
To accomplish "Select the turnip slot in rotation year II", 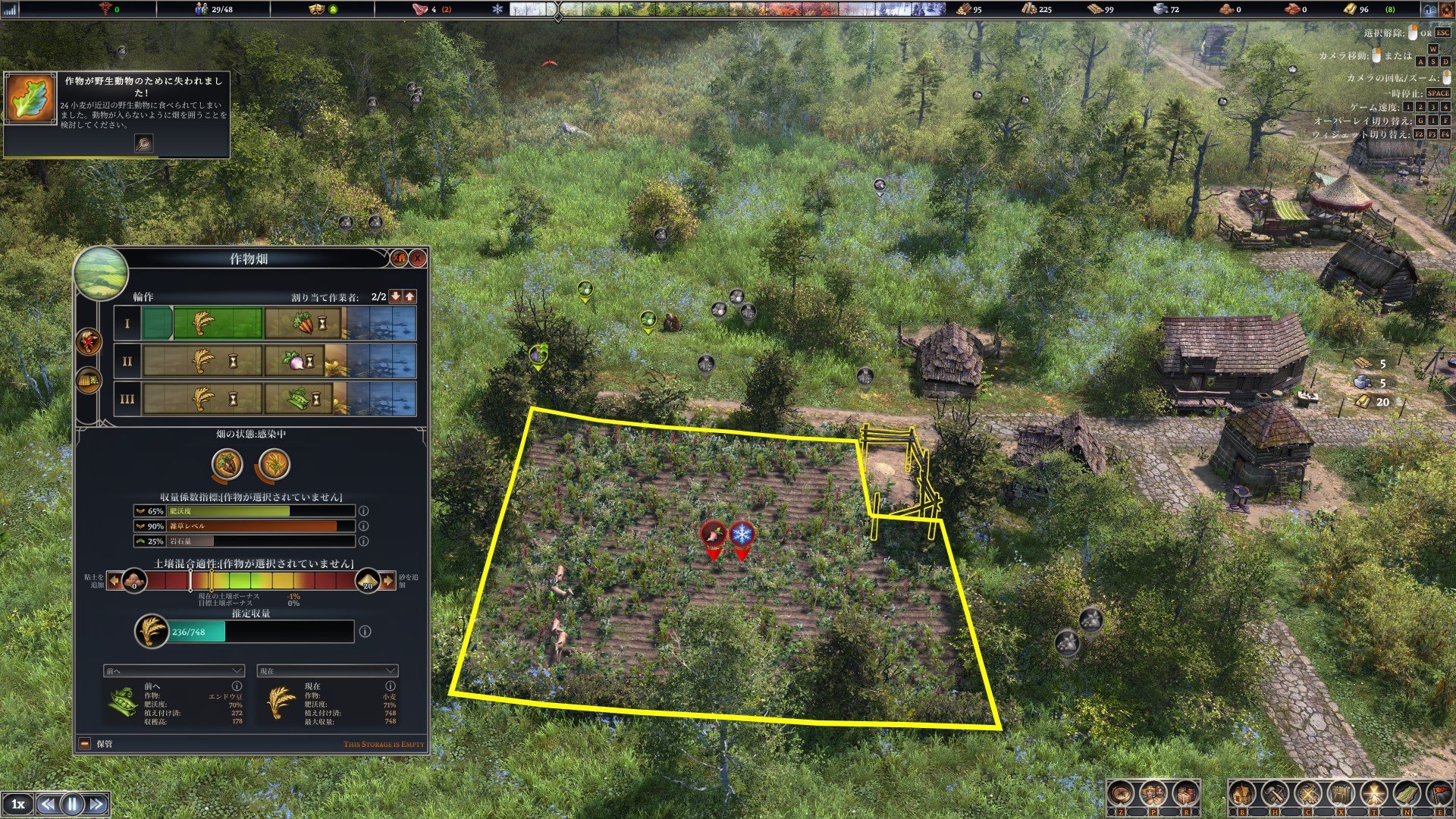I will point(295,362).
